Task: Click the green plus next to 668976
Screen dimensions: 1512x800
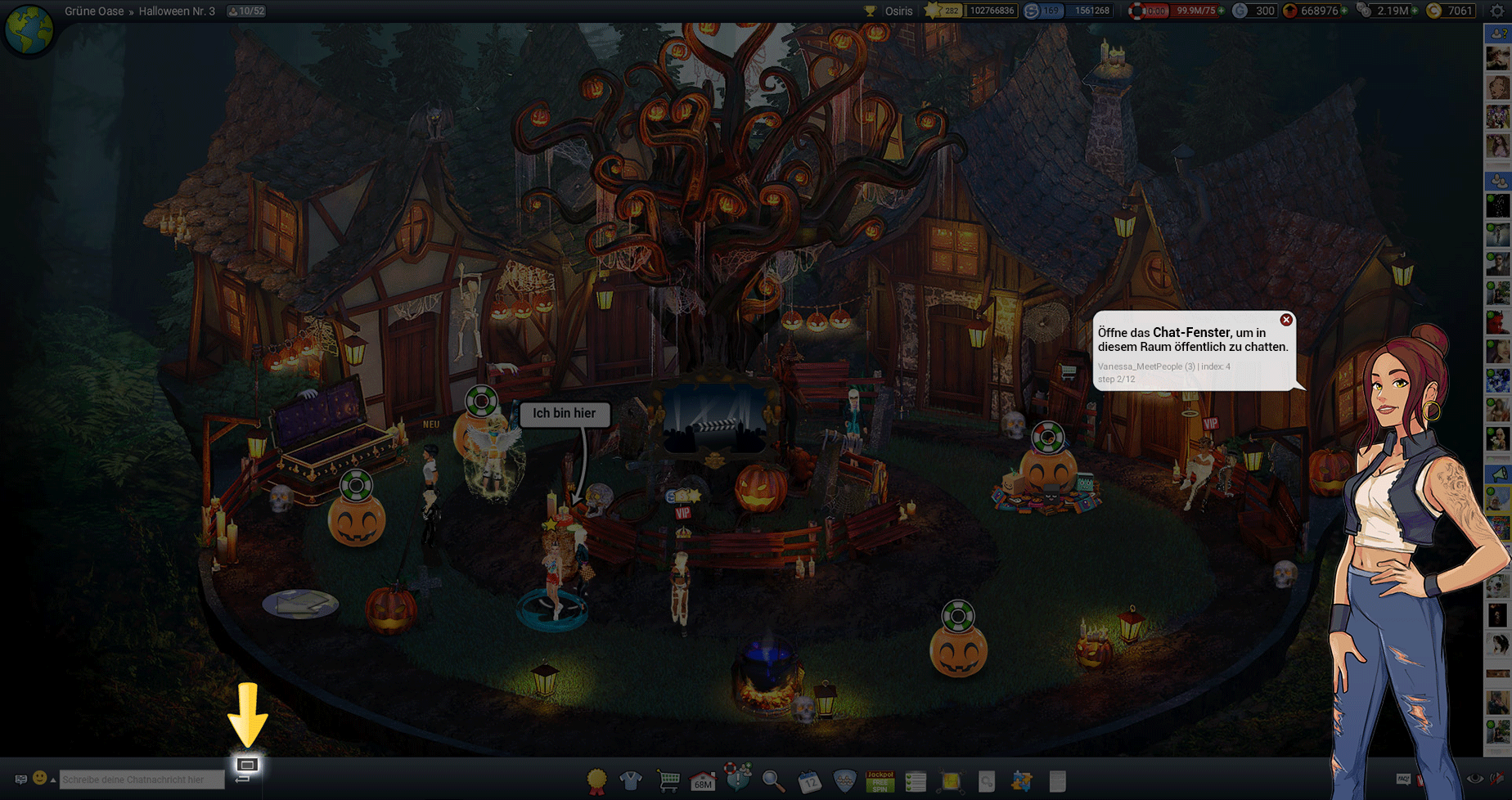Action: click(x=1344, y=11)
